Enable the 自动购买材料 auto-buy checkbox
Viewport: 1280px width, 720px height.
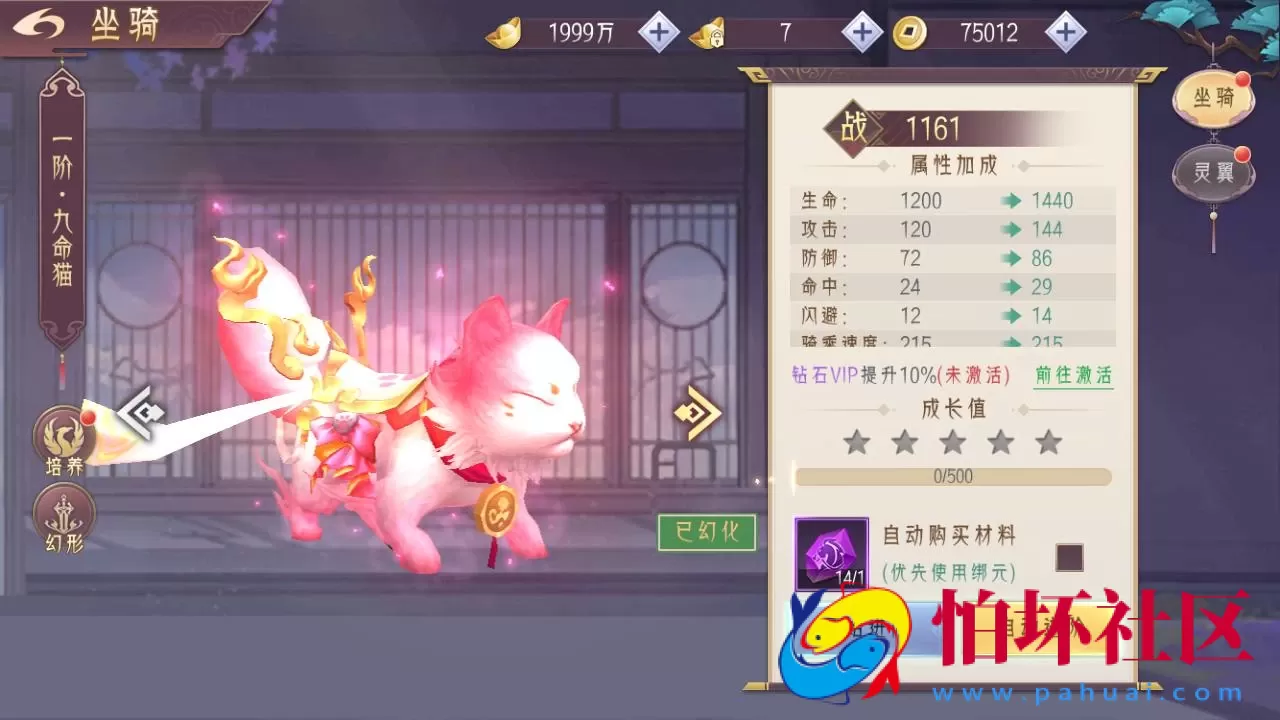1068,558
